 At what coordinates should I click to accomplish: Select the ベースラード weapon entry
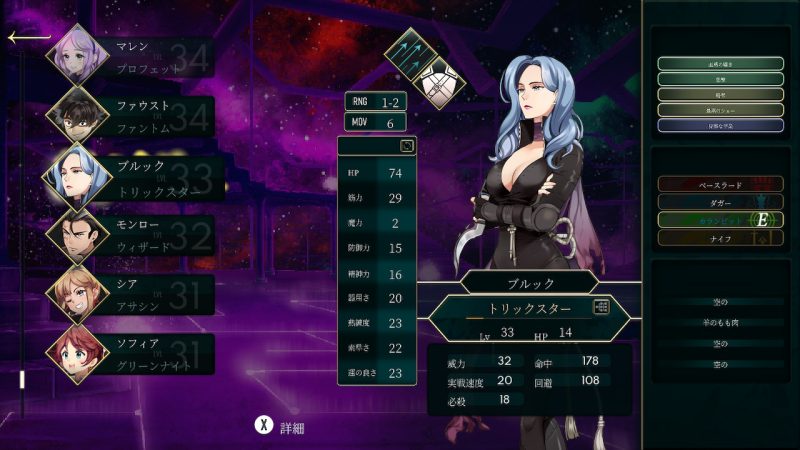point(720,185)
